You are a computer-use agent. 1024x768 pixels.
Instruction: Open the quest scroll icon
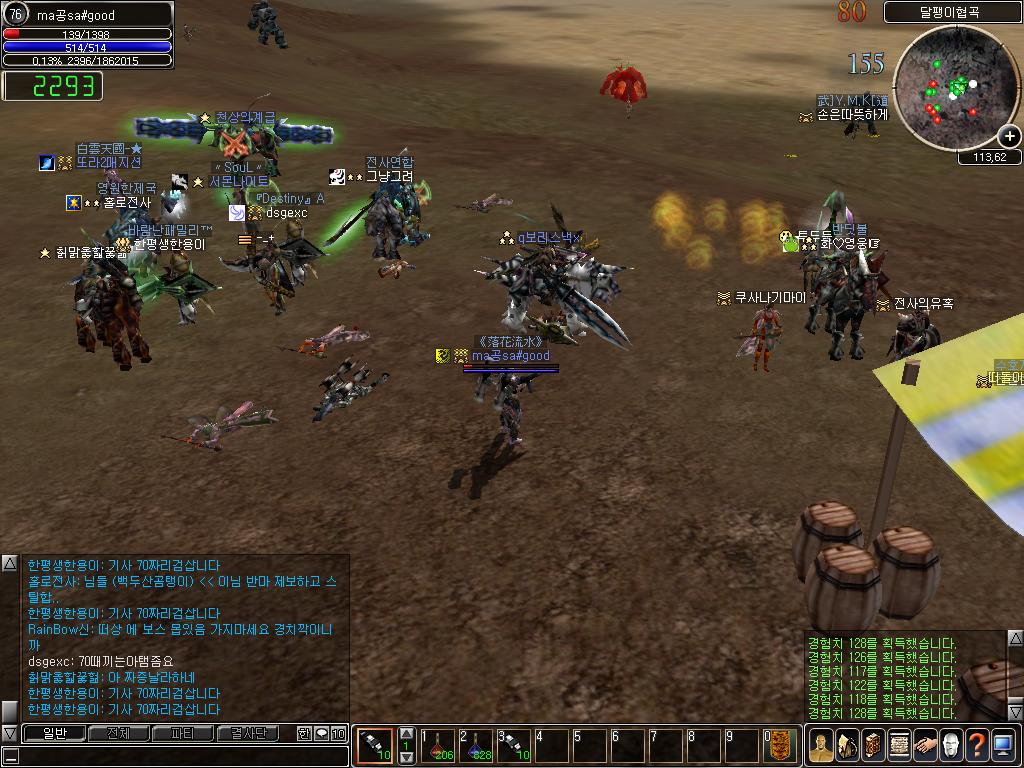[x=899, y=745]
